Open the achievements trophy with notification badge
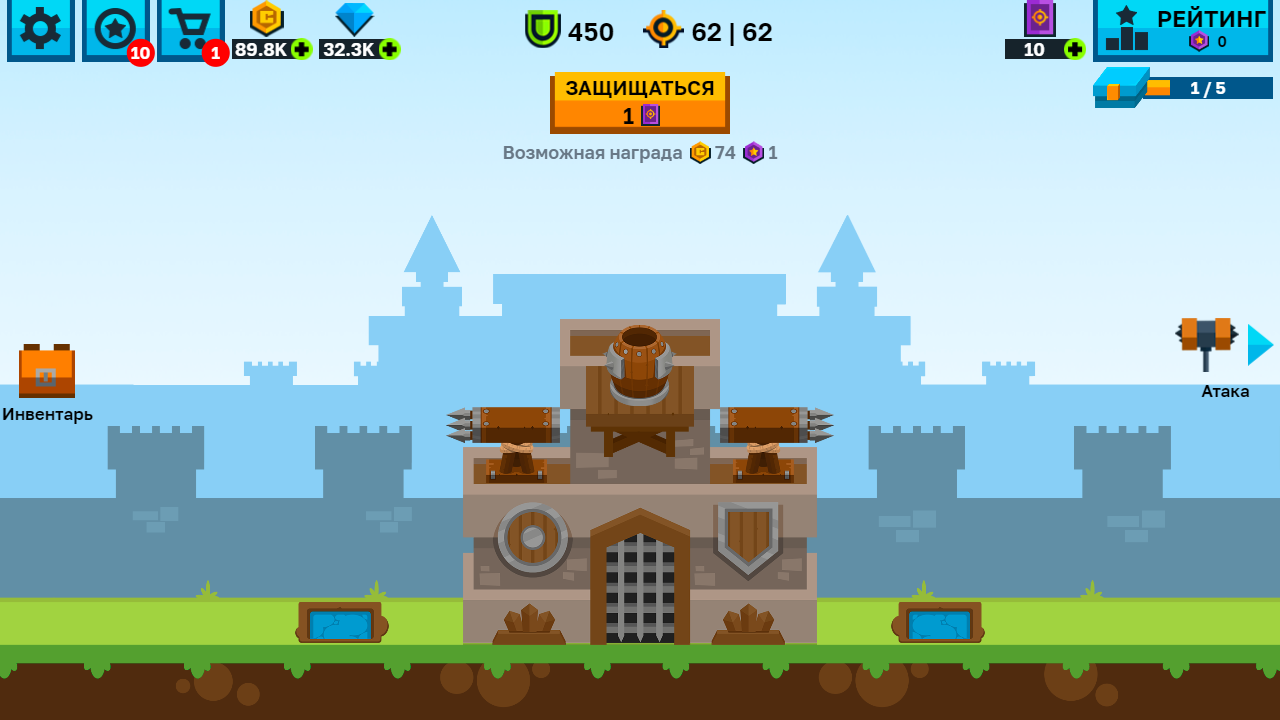This screenshot has height=720, width=1280. (115, 30)
